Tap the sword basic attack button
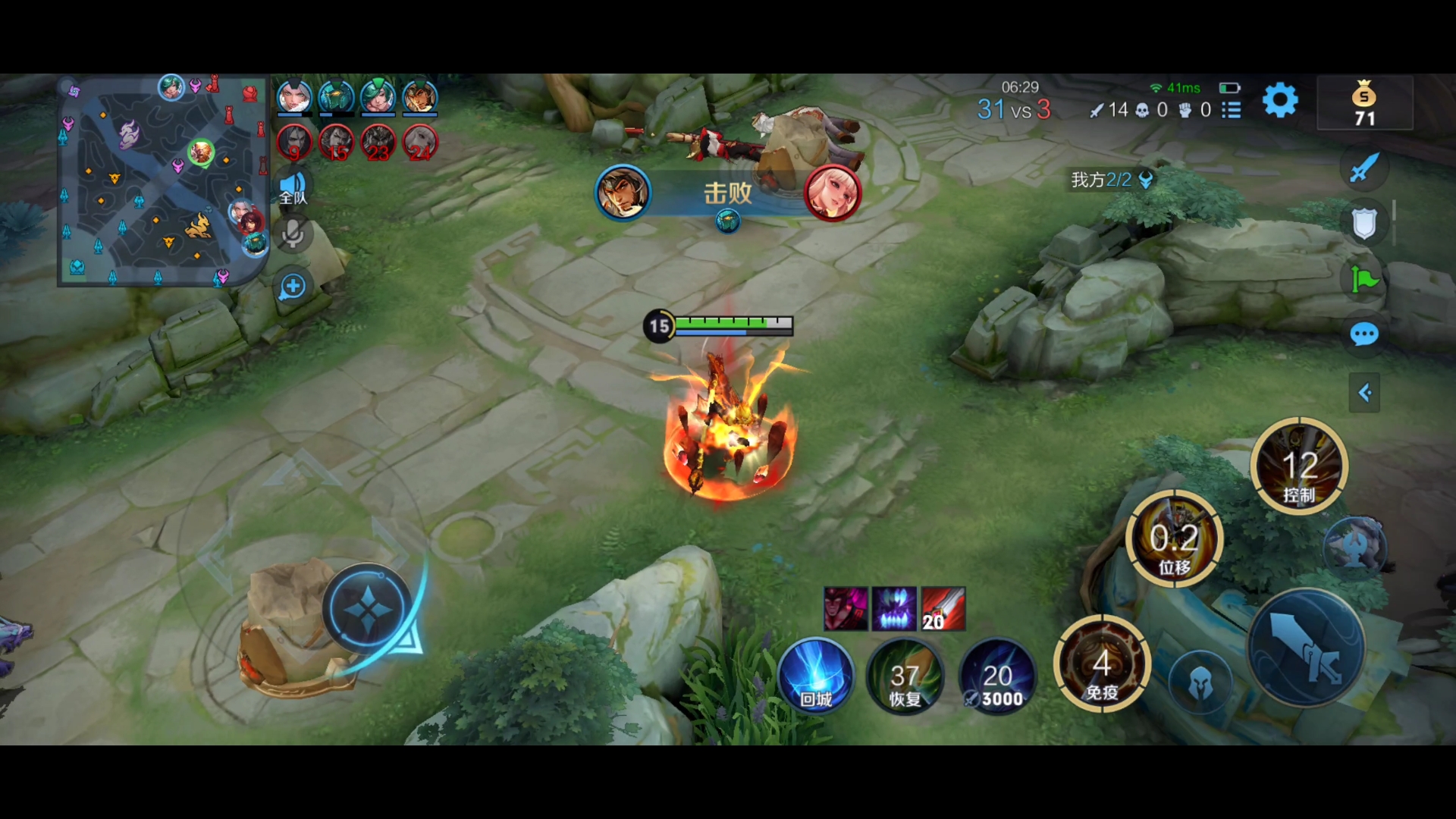This screenshot has height=819, width=1456. tap(1306, 648)
